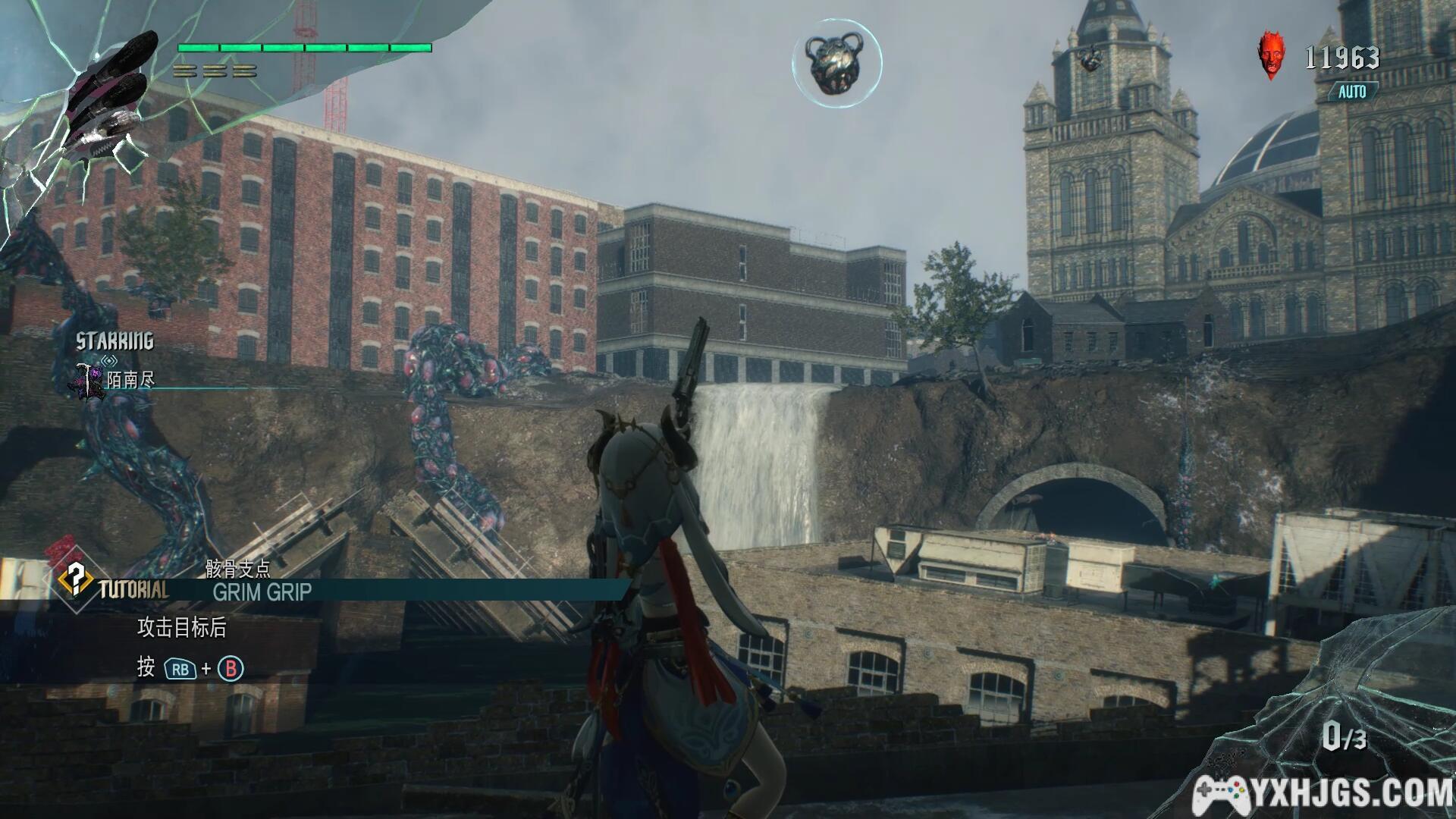The image size is (1456, 819).
Task: Select the red orb face icon
Action: (x=1272, y=54)
